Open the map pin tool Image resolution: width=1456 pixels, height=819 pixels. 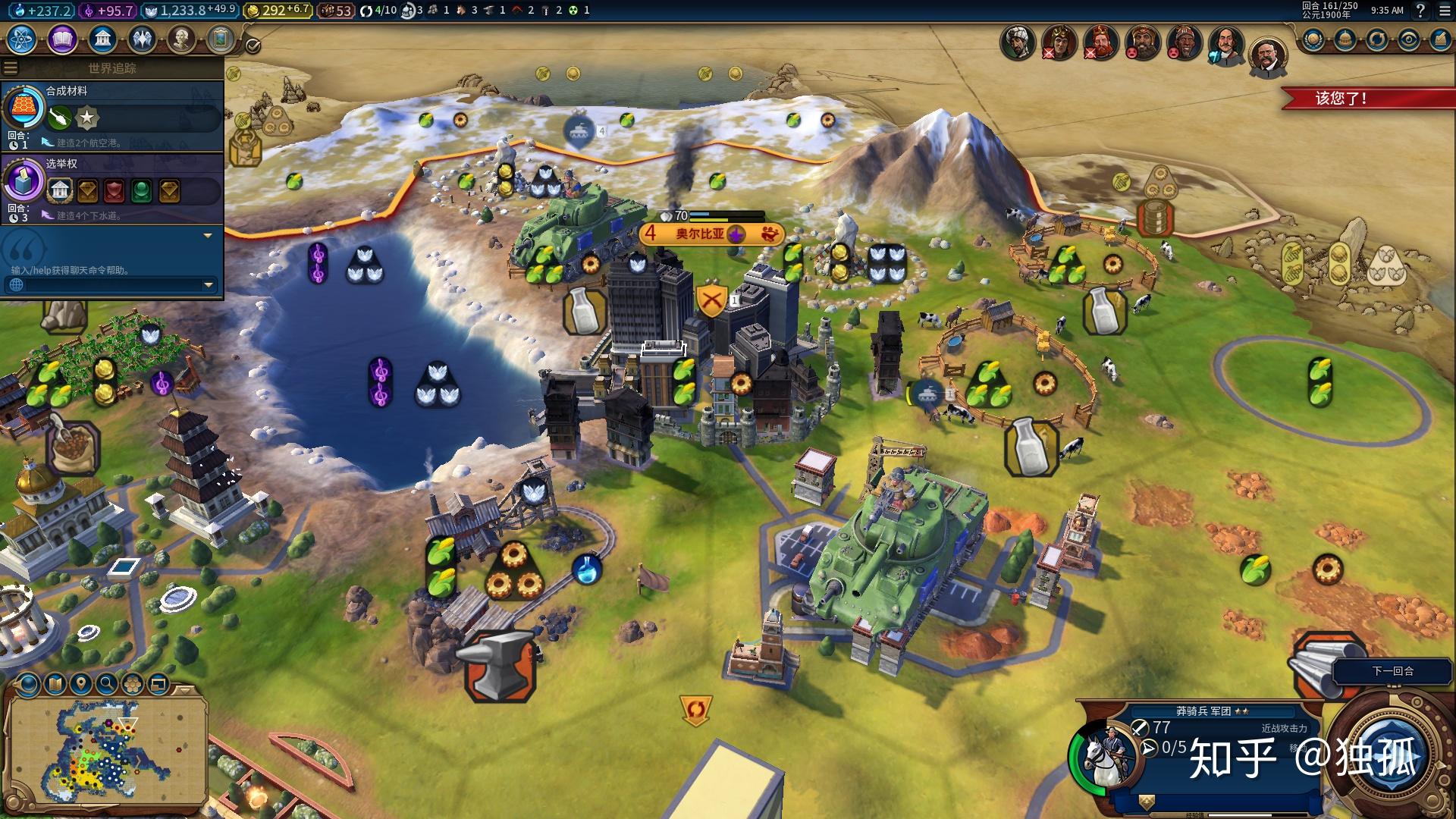[81, 684]
